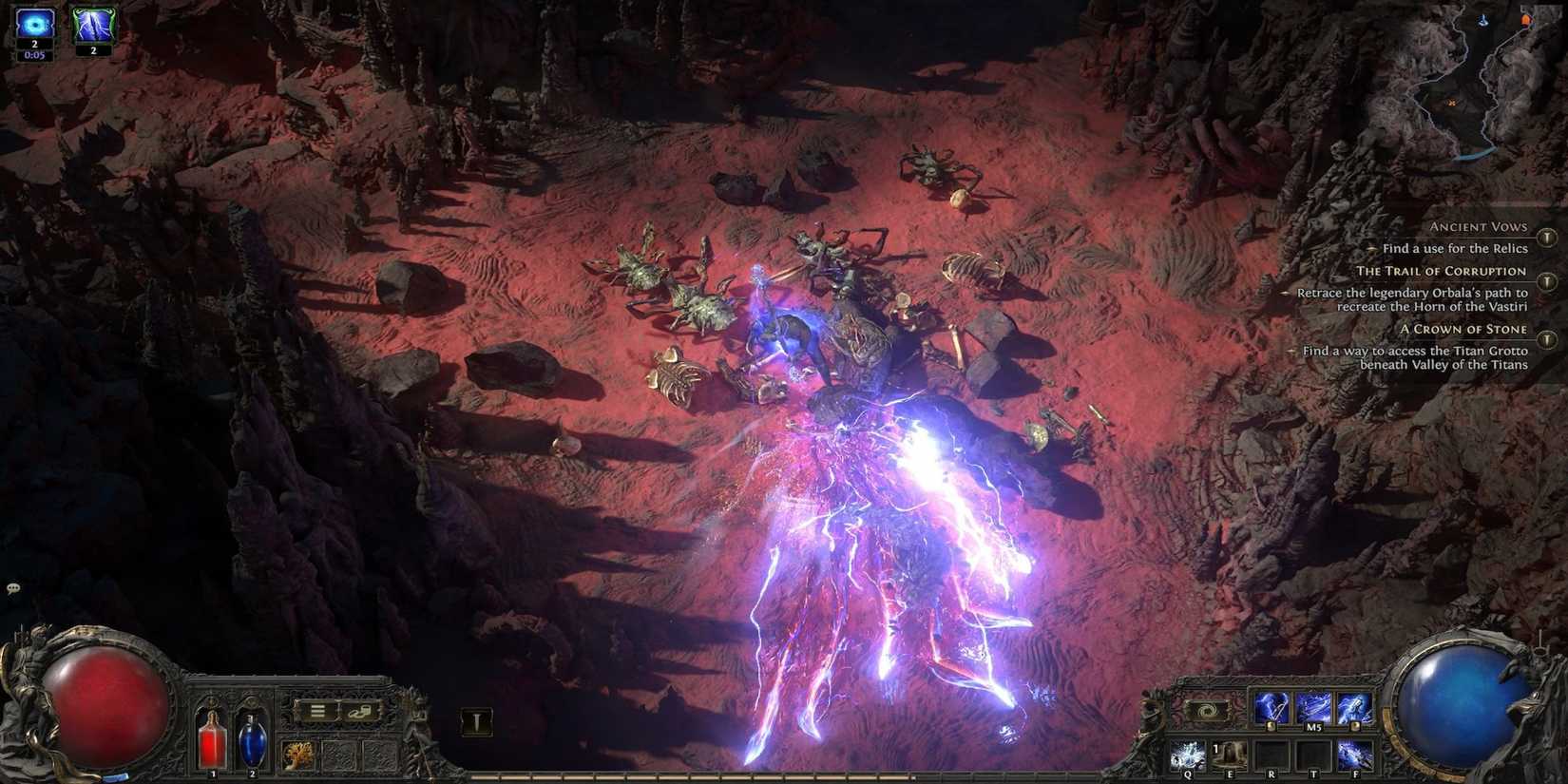The height and width of the screenshot is (784, 1568).
Task: Select the trap skill icon on E
Action: click(1229, 755)
